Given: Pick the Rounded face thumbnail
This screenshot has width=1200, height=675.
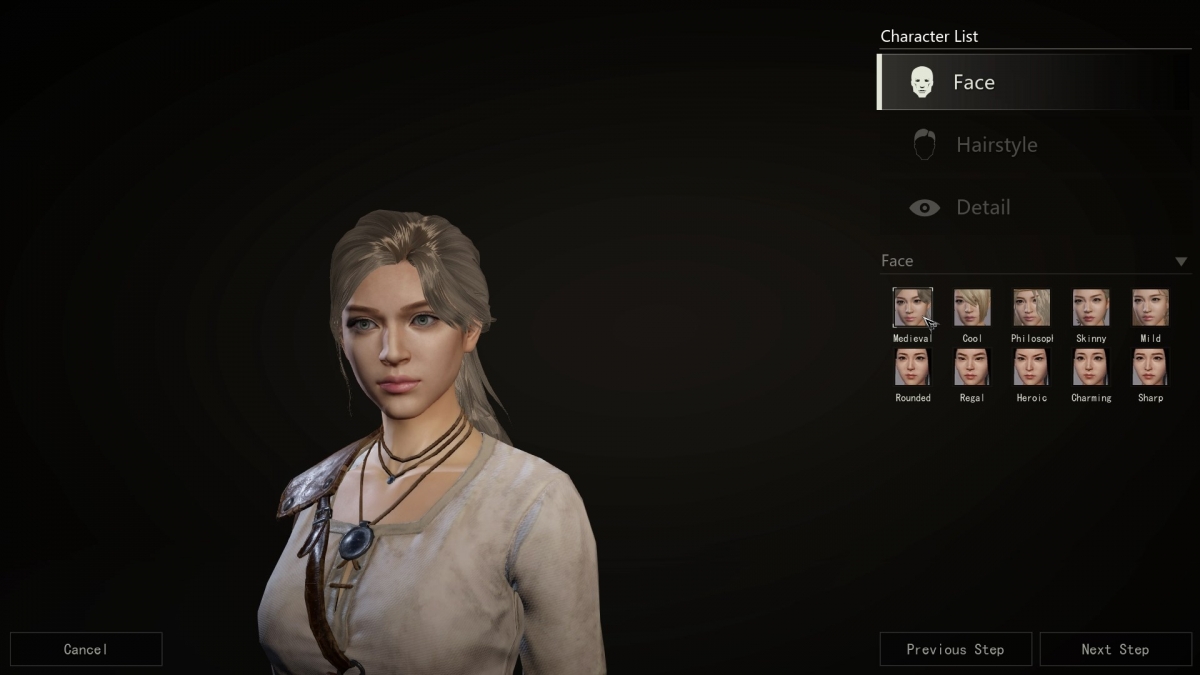Looking at the screenshot, I should [912, 367].
